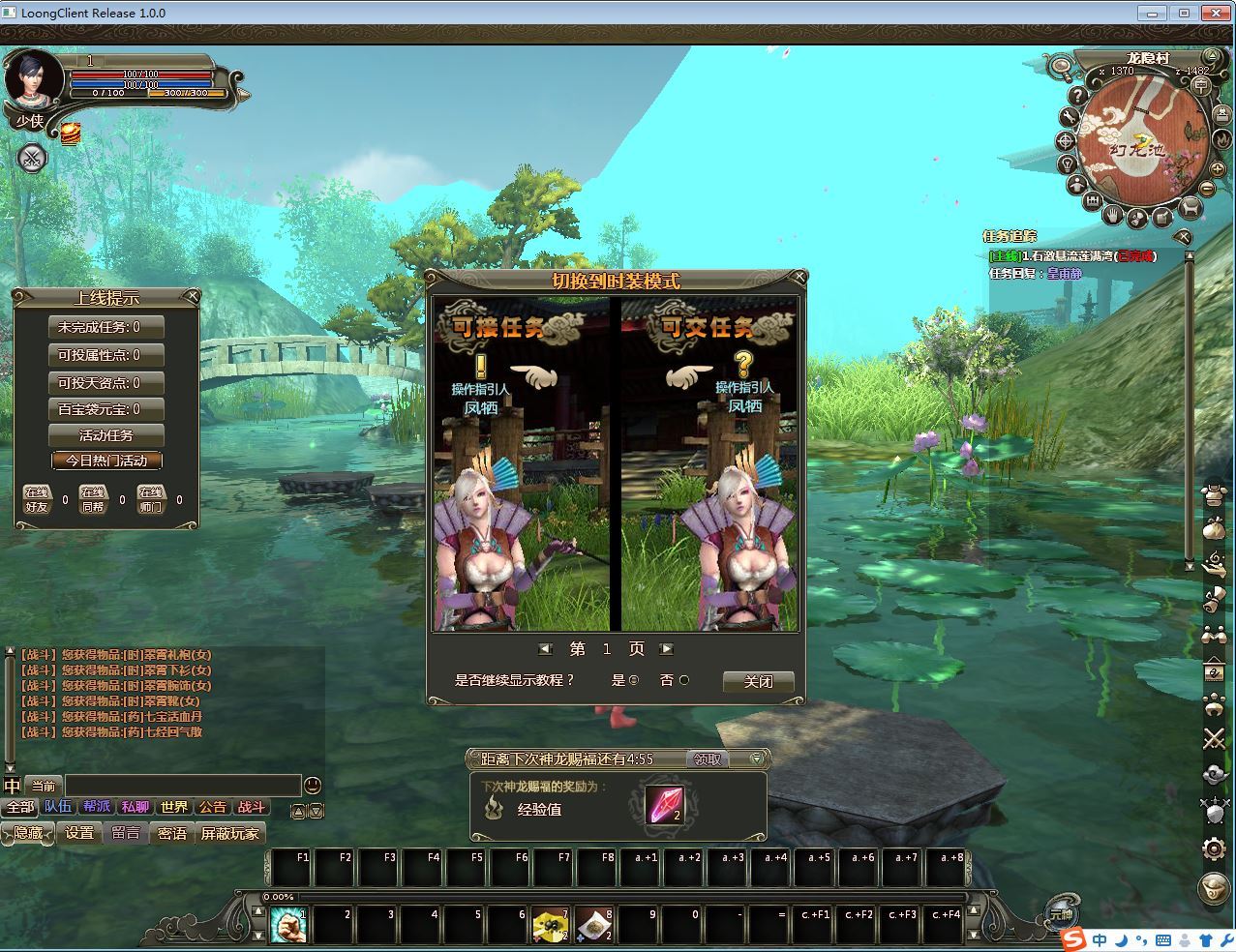This screenshot has width=1236, height=952.
Task: Switch chat to 世界 channel tab
Action: 174,807
